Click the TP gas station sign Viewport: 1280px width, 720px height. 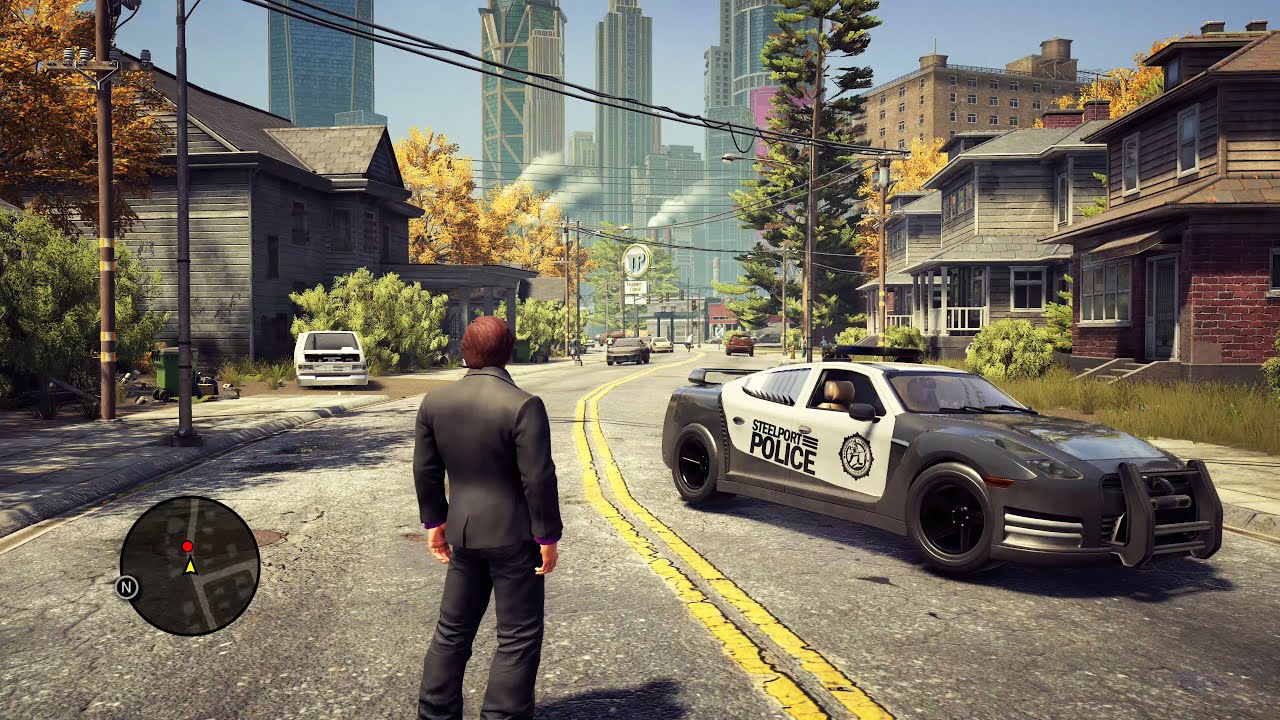[x=636, y=261]
